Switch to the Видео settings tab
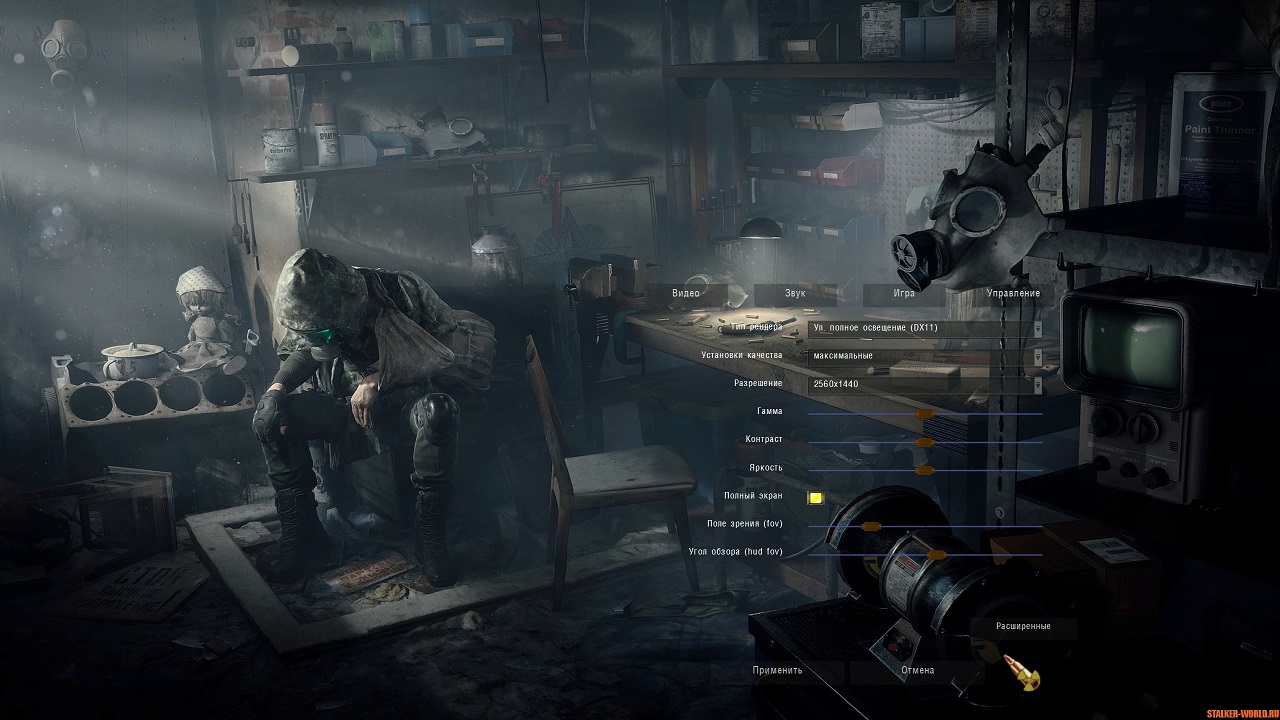 click(686, 293)
